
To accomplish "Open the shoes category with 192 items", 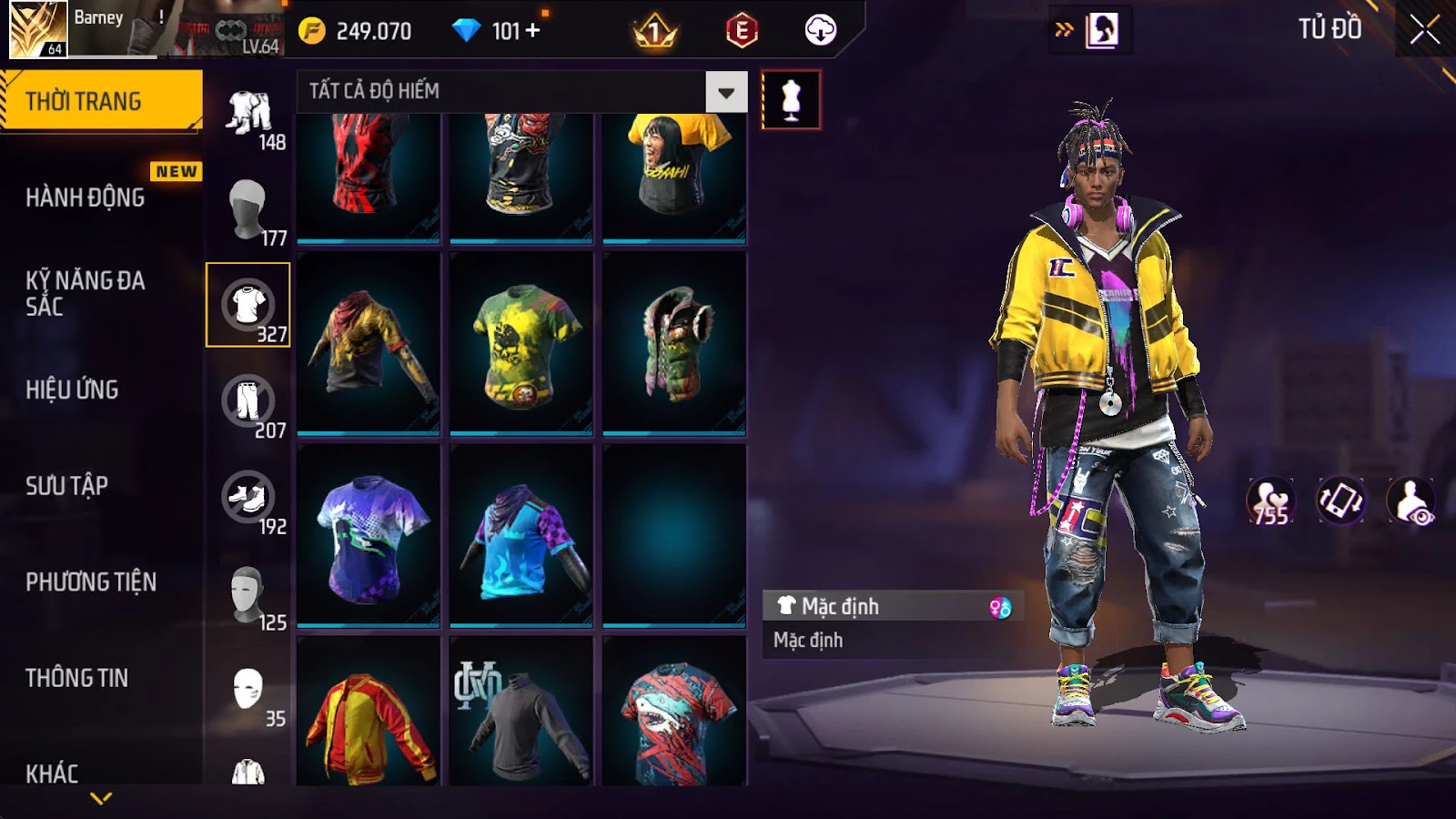I will (x=248, y=498).
